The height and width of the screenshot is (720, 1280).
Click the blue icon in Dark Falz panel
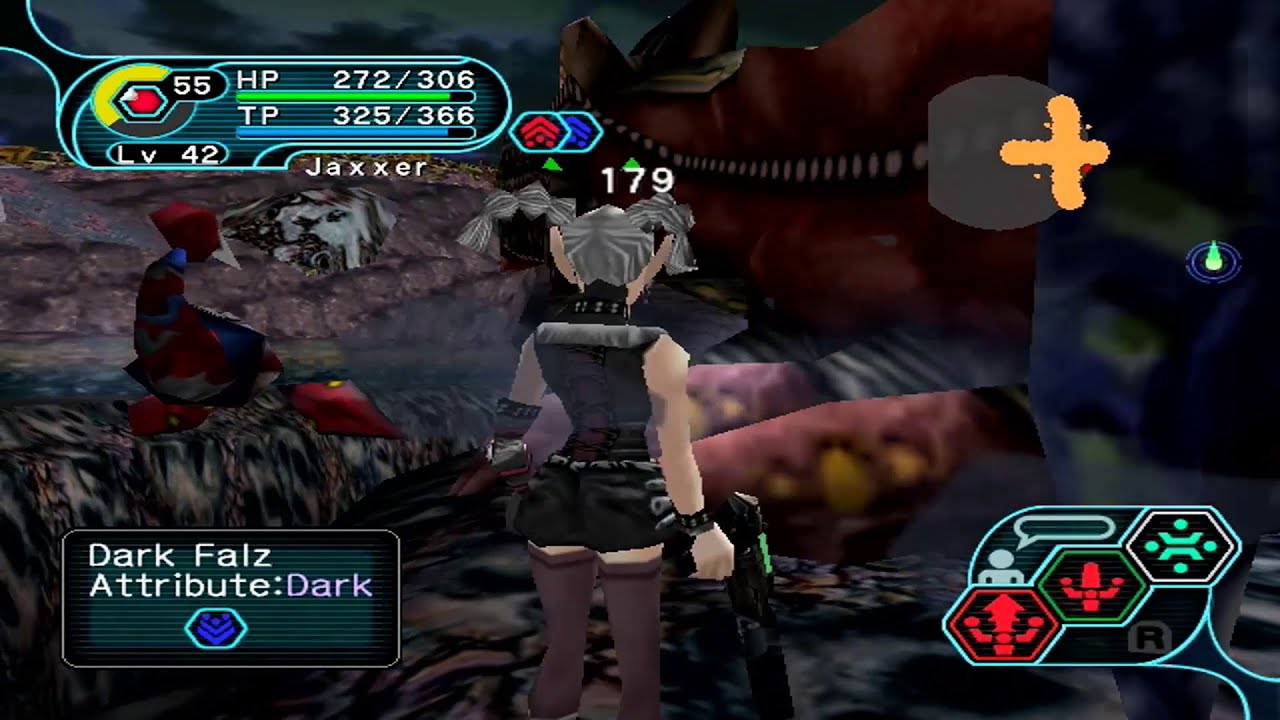tap(216, 628)
